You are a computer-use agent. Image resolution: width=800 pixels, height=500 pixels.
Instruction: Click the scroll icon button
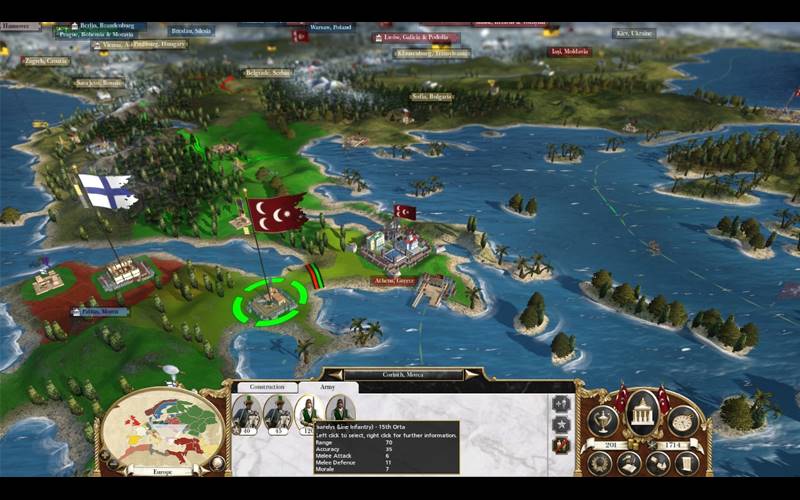point(687,462)
